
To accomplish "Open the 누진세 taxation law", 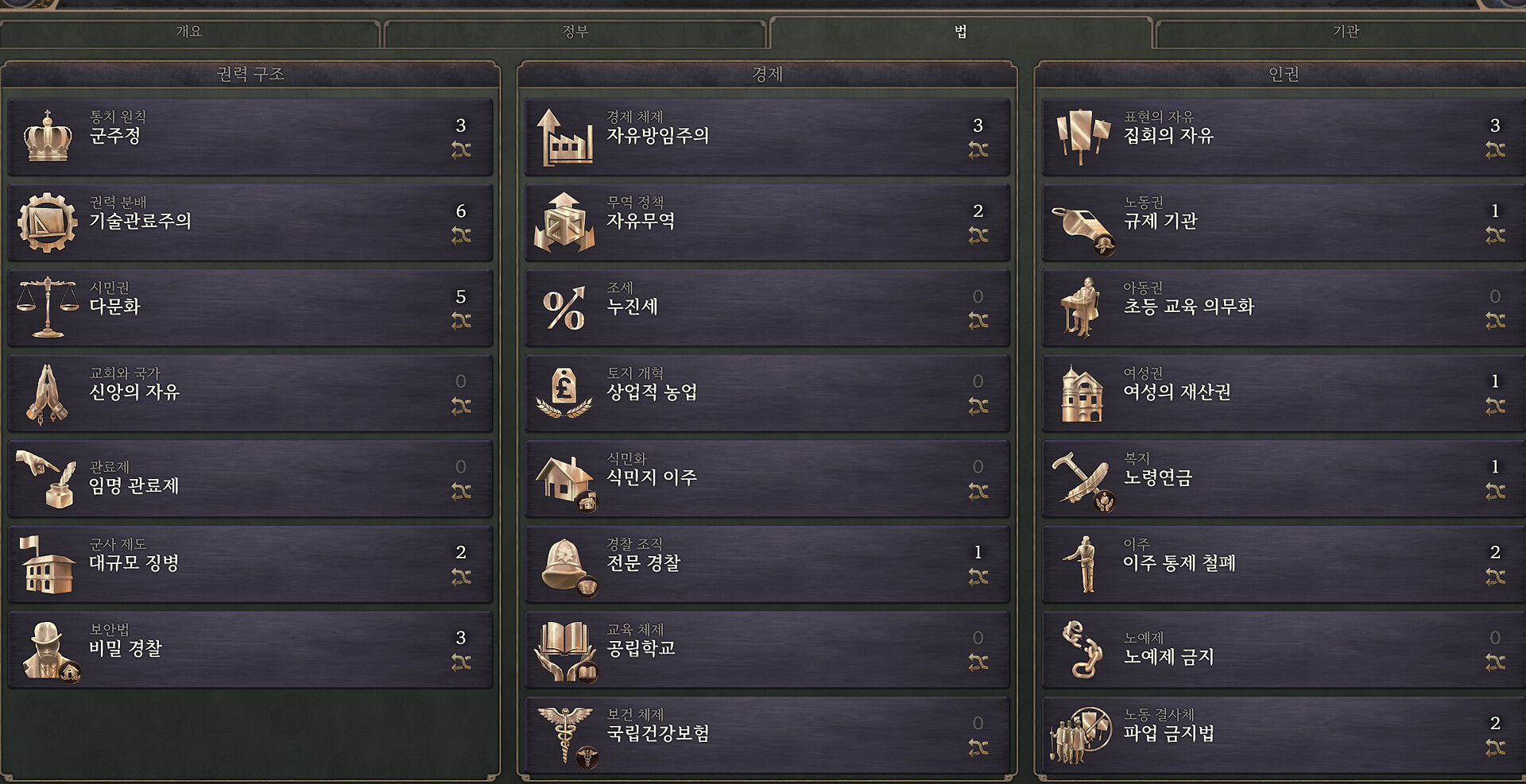I will (x=767, y=307).
